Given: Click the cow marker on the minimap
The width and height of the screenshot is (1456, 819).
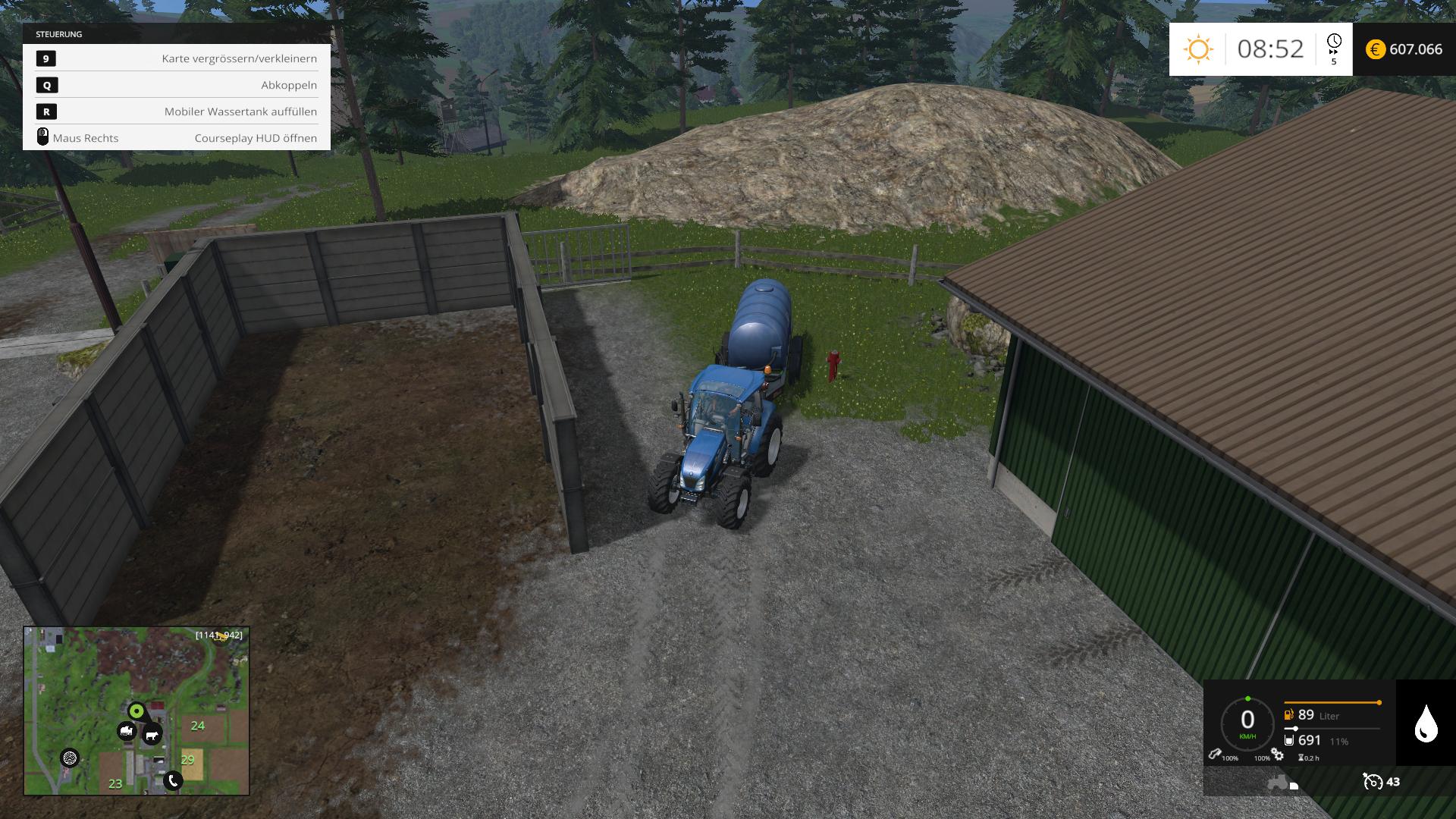Looking at the screenshot, I should pyautogui.click(x=152, y=735).
